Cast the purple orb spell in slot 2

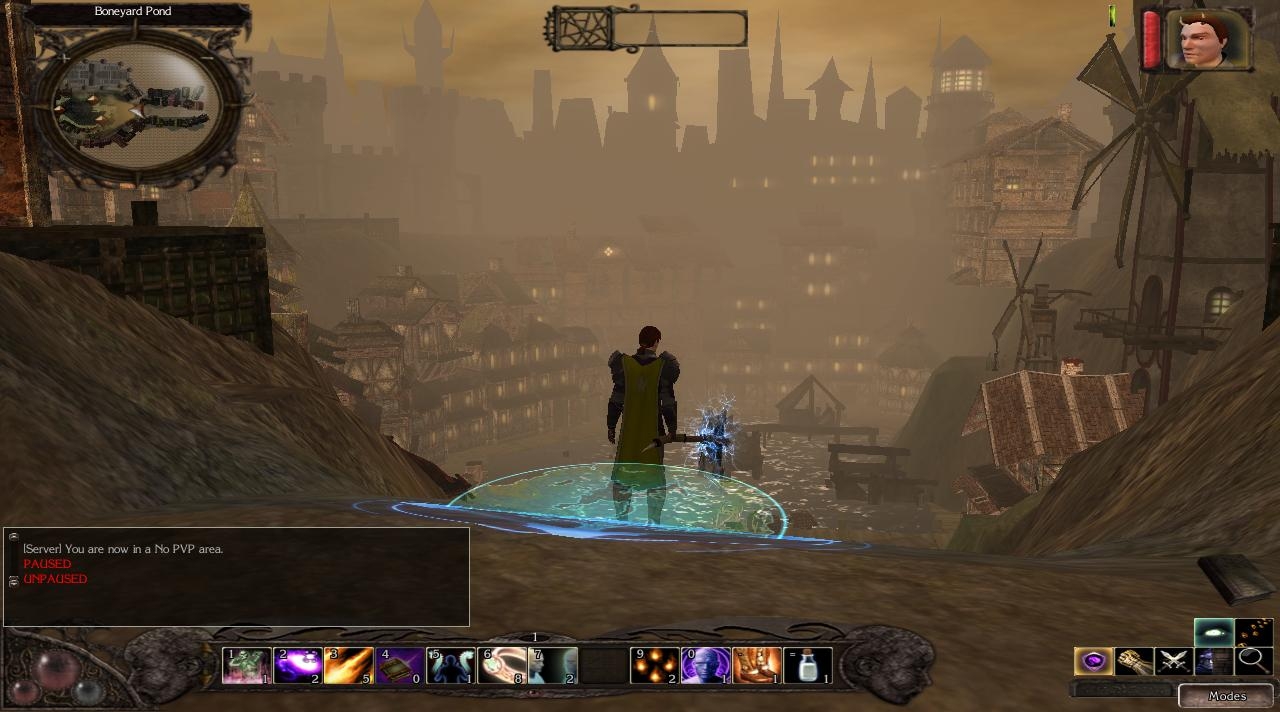pyautogui.click(x=297, y=666)
